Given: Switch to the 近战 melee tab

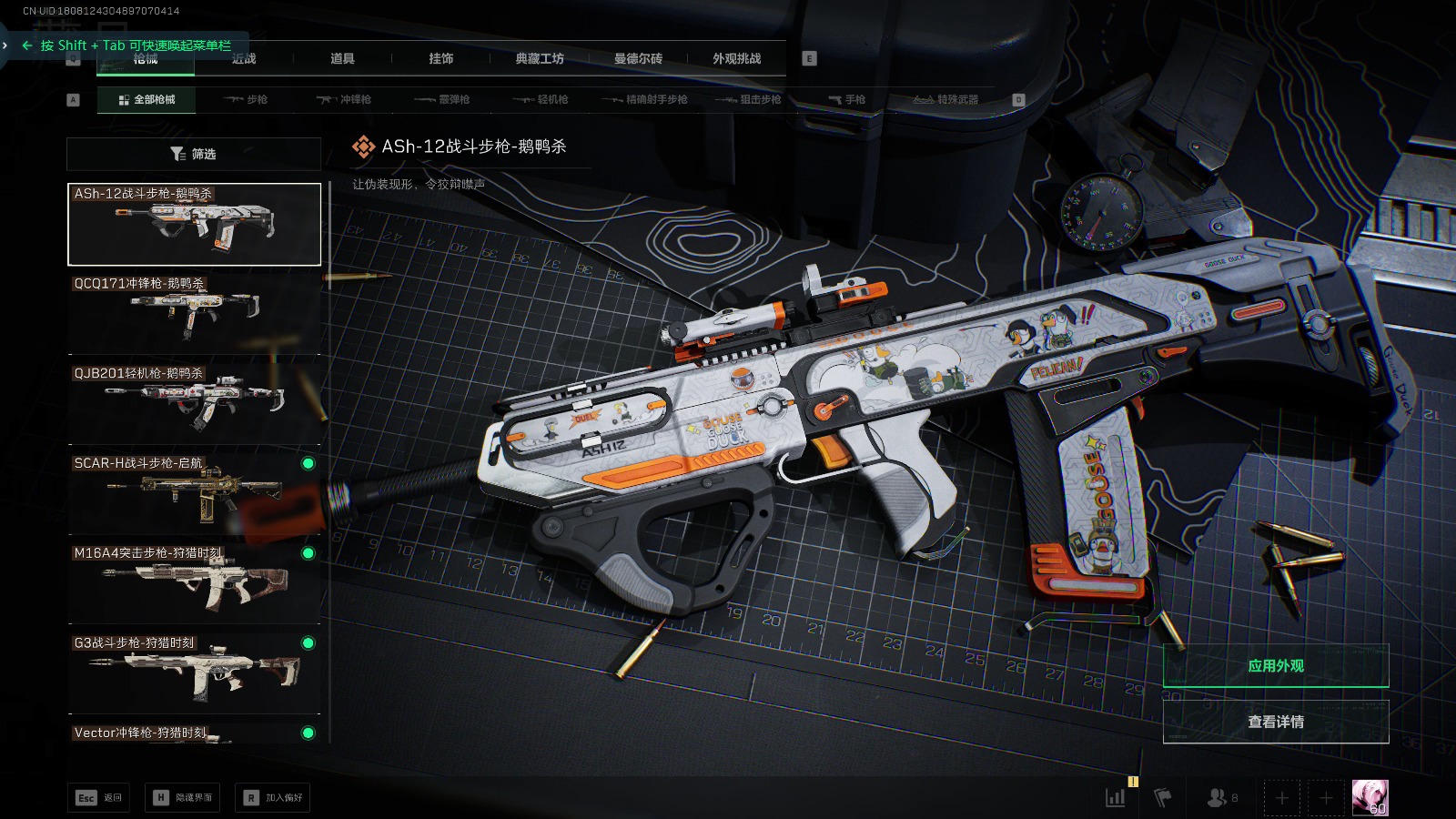Looking at the screenshot, I should 244,59.
